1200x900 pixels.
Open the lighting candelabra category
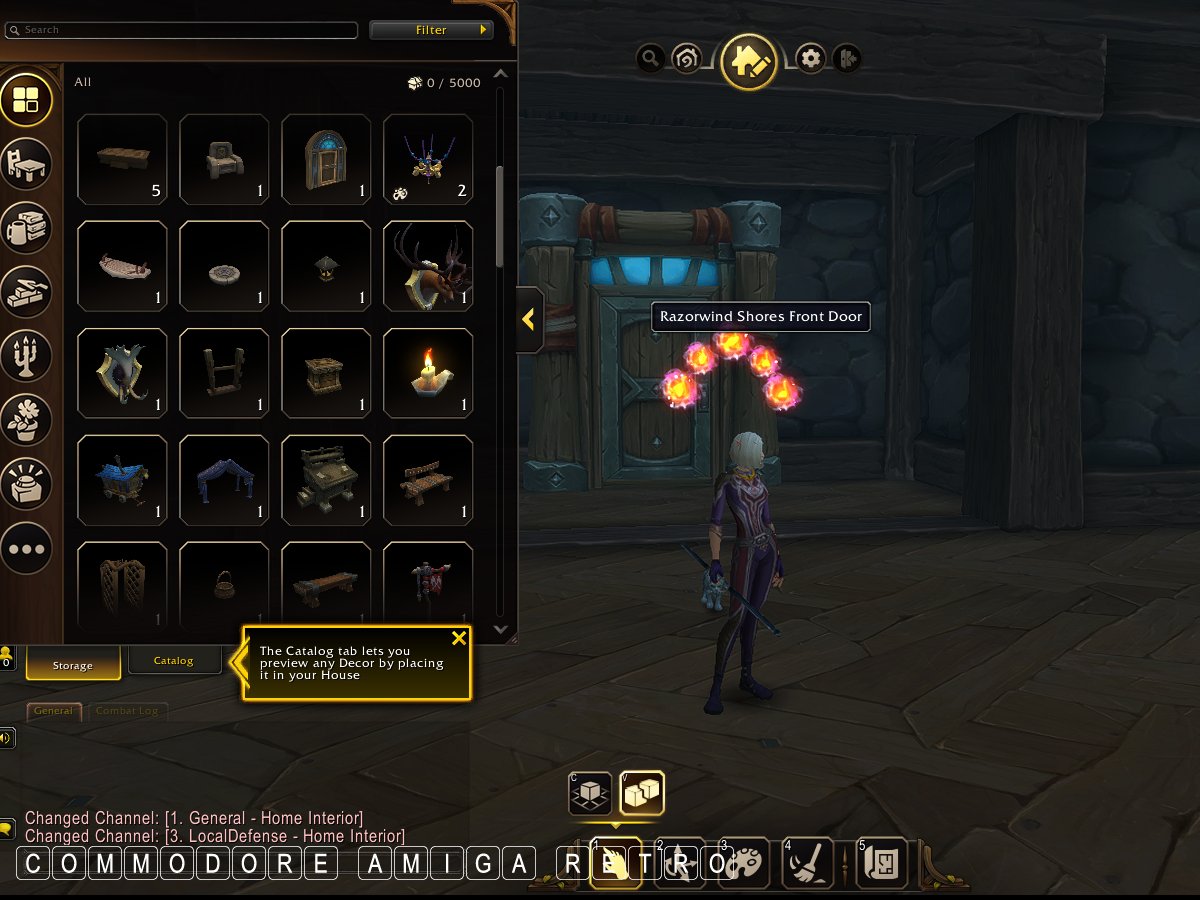click(x=26, y=355)
